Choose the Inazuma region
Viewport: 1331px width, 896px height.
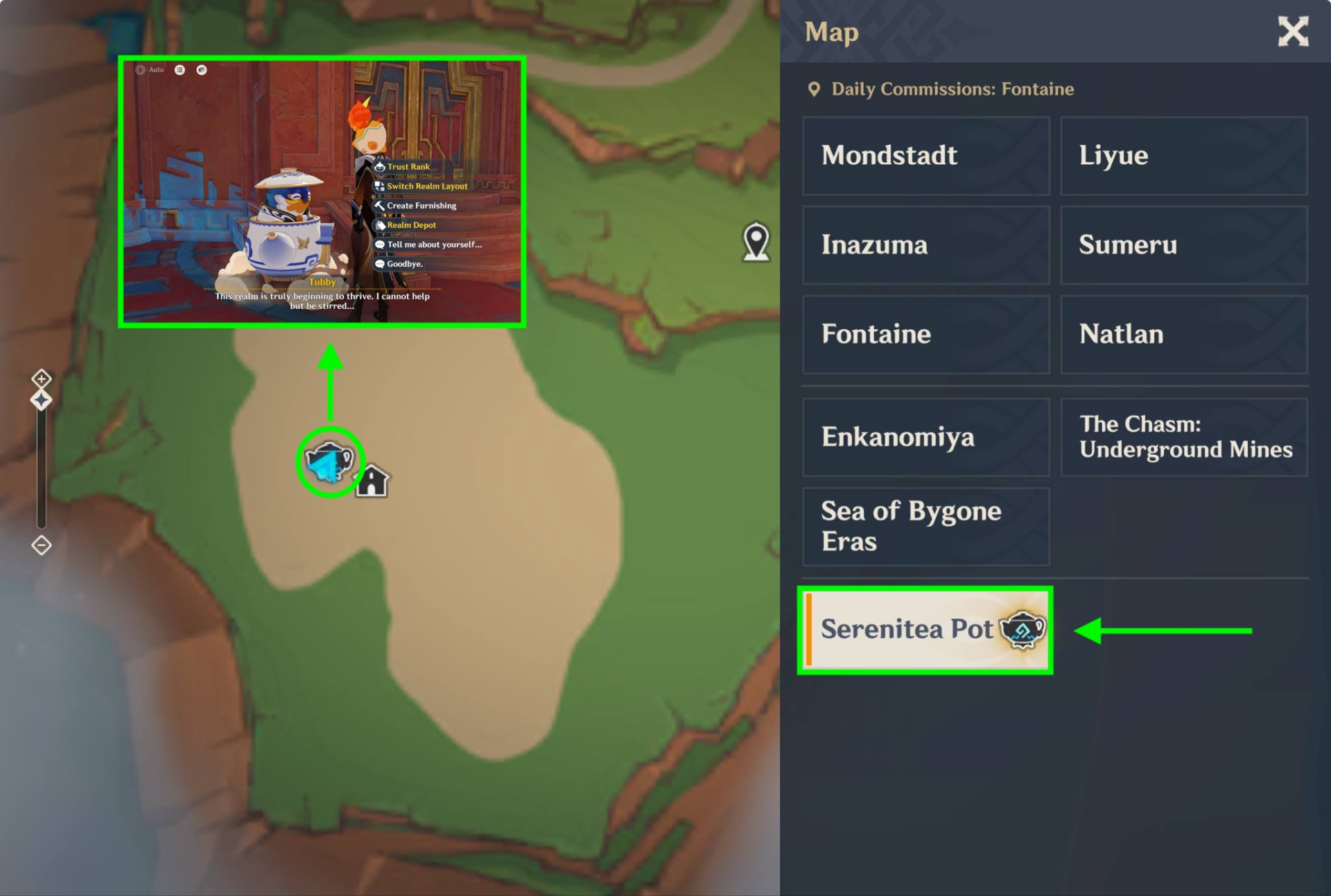(x=925, y=245)
